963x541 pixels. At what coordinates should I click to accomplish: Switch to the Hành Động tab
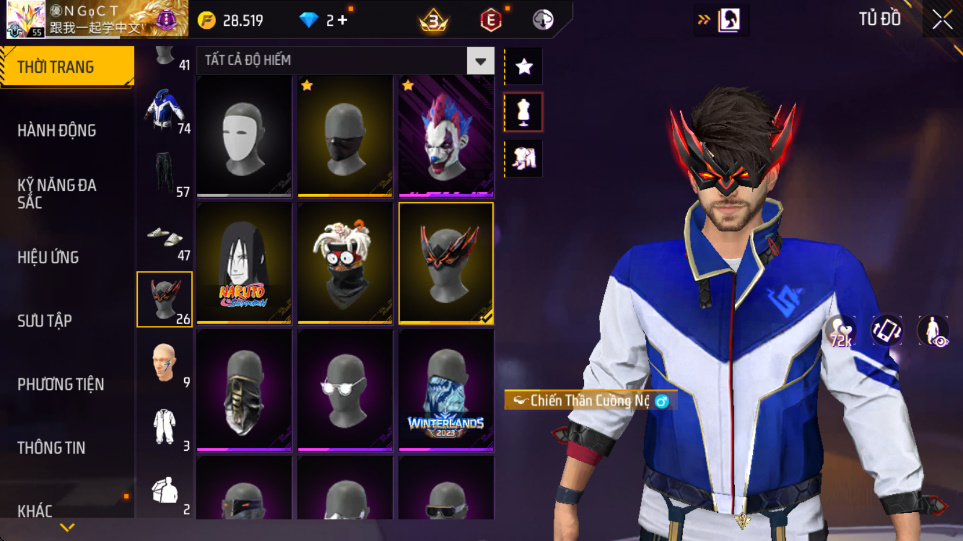click(x=57, y=130)
